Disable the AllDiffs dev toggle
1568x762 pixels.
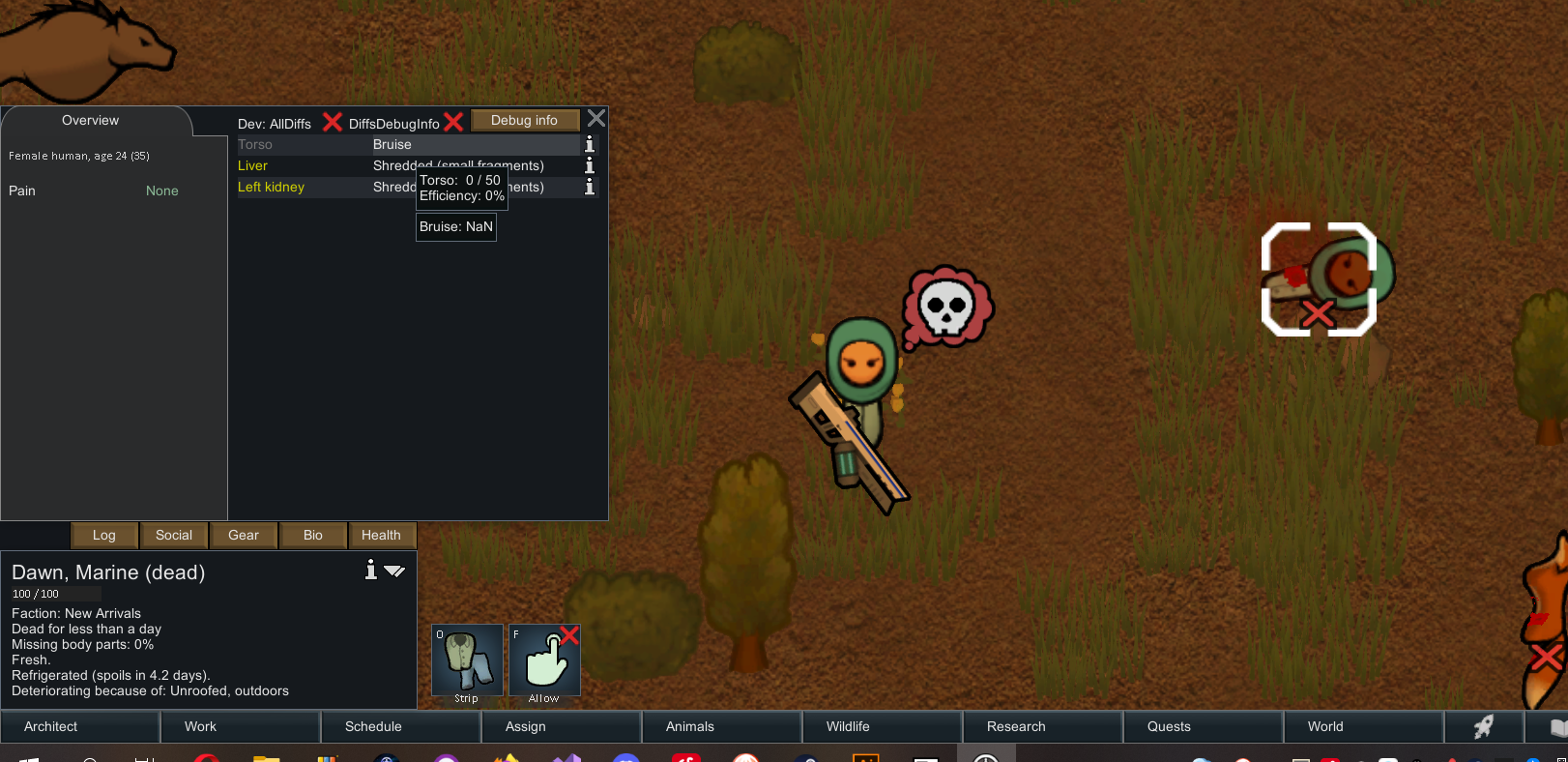point(332,122)
